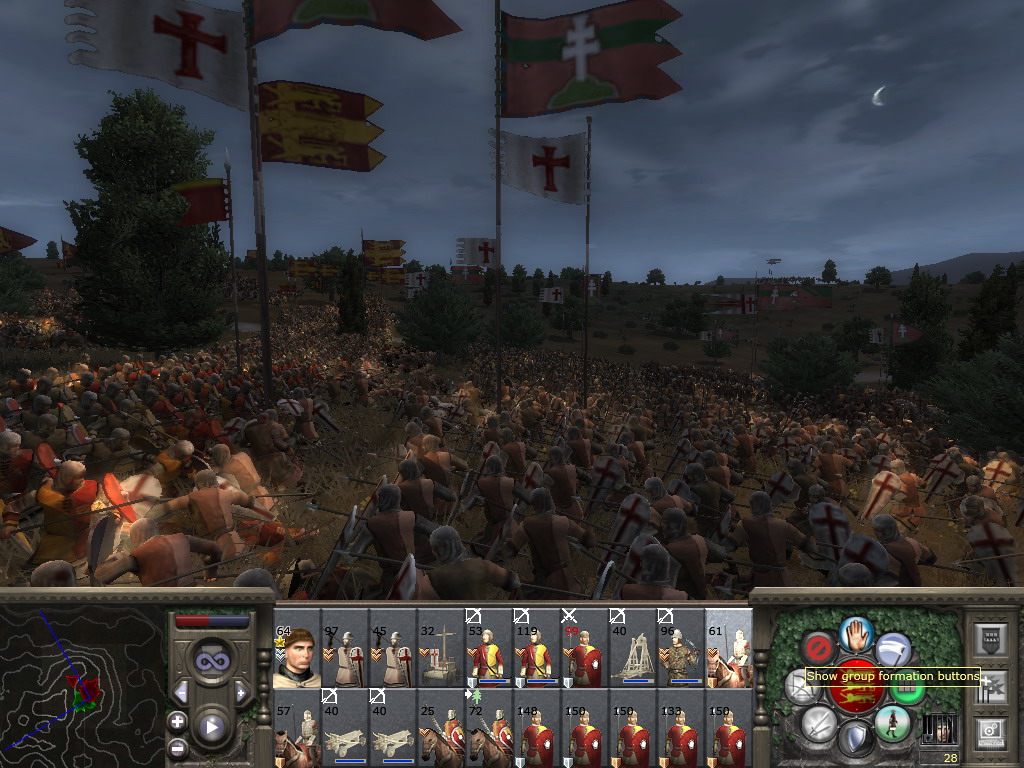1024x768 pixels.
Task: Decrease battle speed with the left arrow
Action: click(181, 692)
